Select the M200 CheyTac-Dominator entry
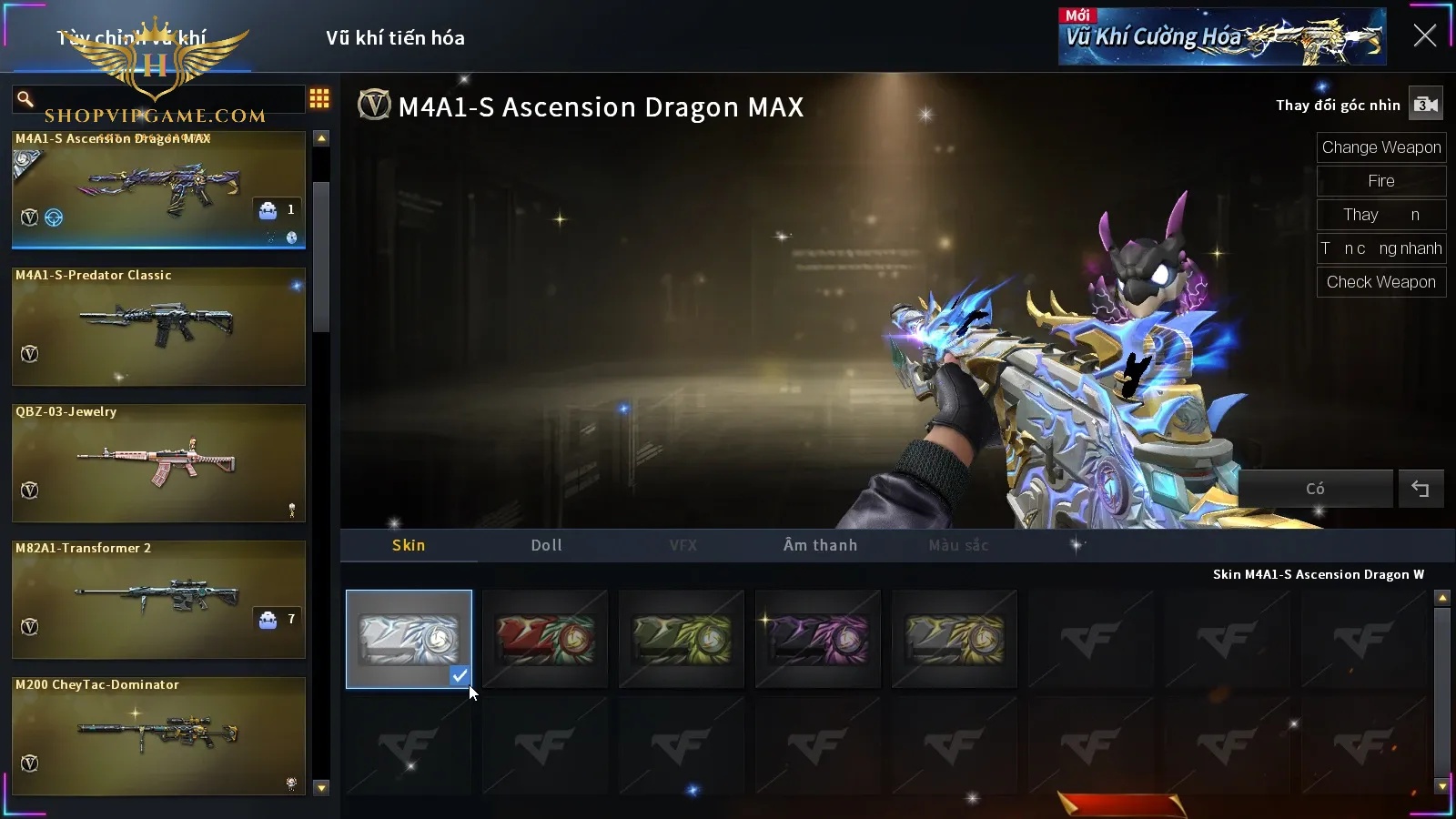This screenshot has width=1456, height=819. pos(158,735)
